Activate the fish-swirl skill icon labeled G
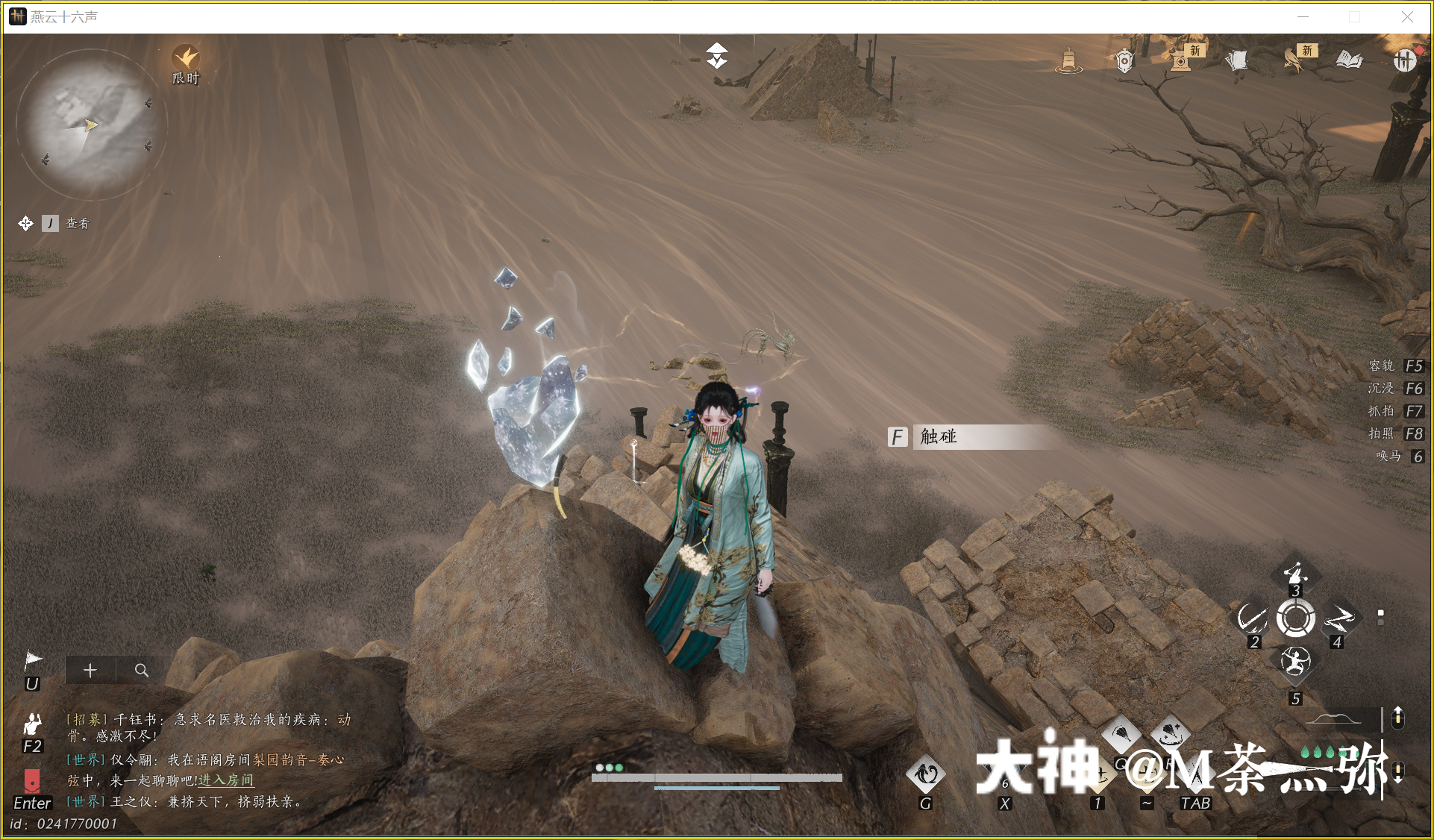Viewport: 1434px width, 840px height. pos(925,775)
